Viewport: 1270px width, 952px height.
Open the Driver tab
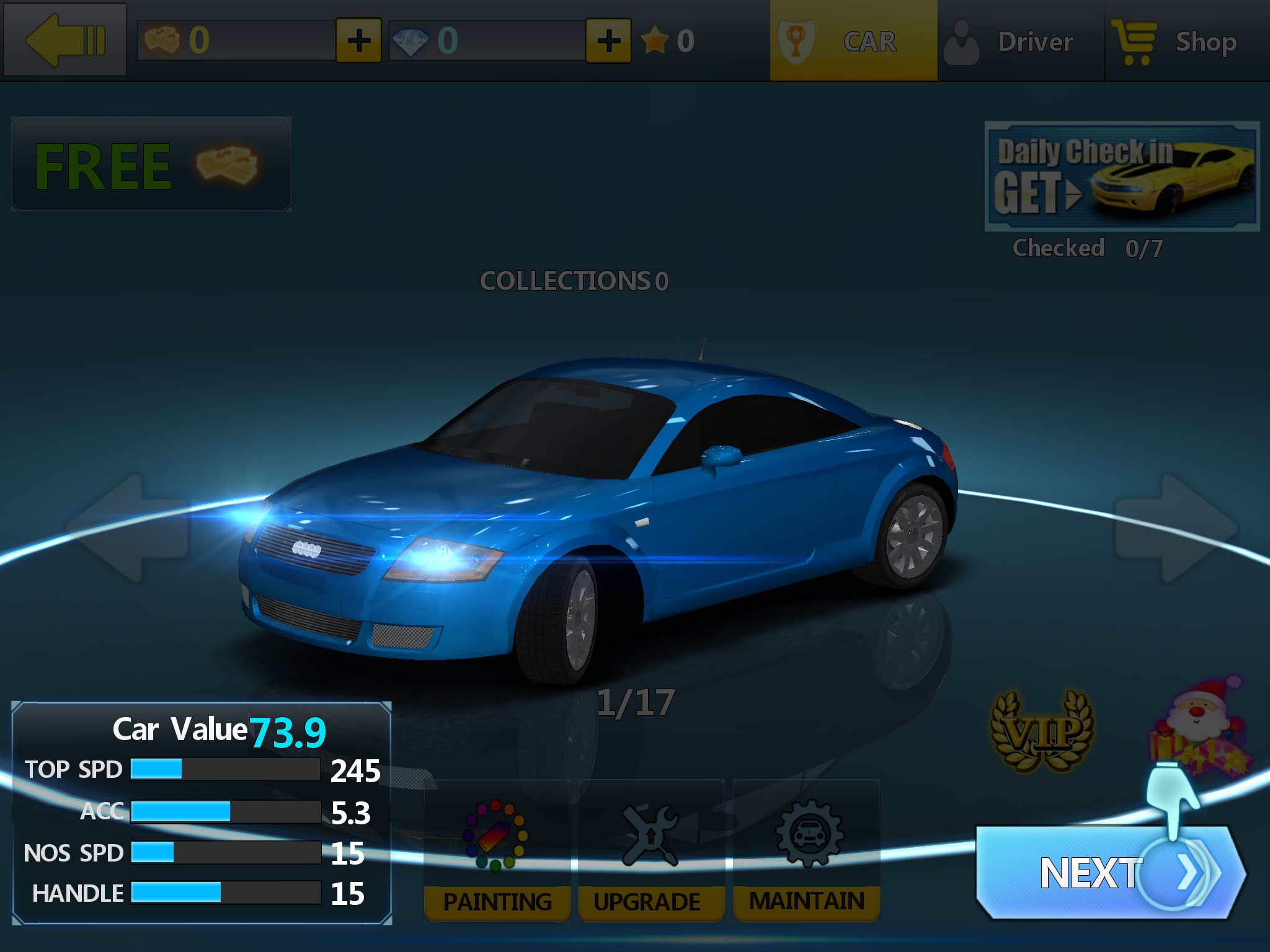pyautogui.click(x=1021, y=41)
